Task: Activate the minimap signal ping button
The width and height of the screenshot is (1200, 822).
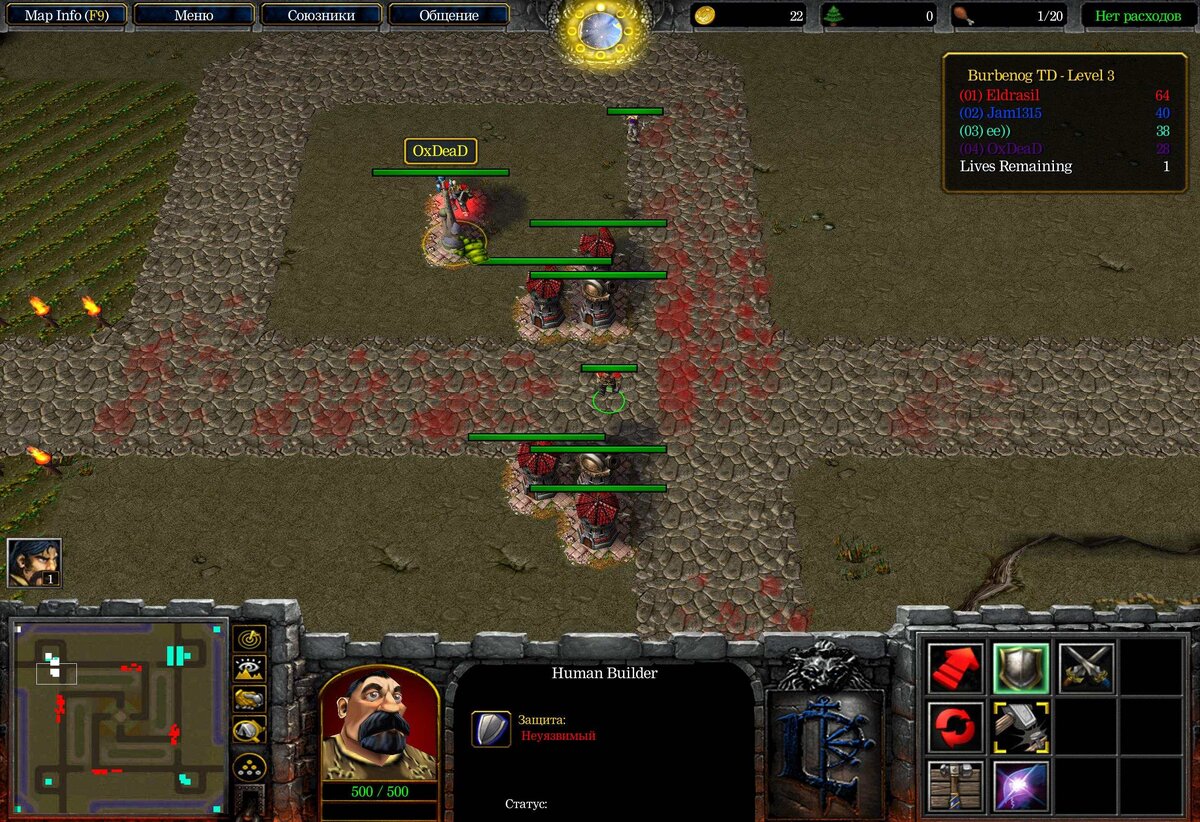Action: (249, 638)
